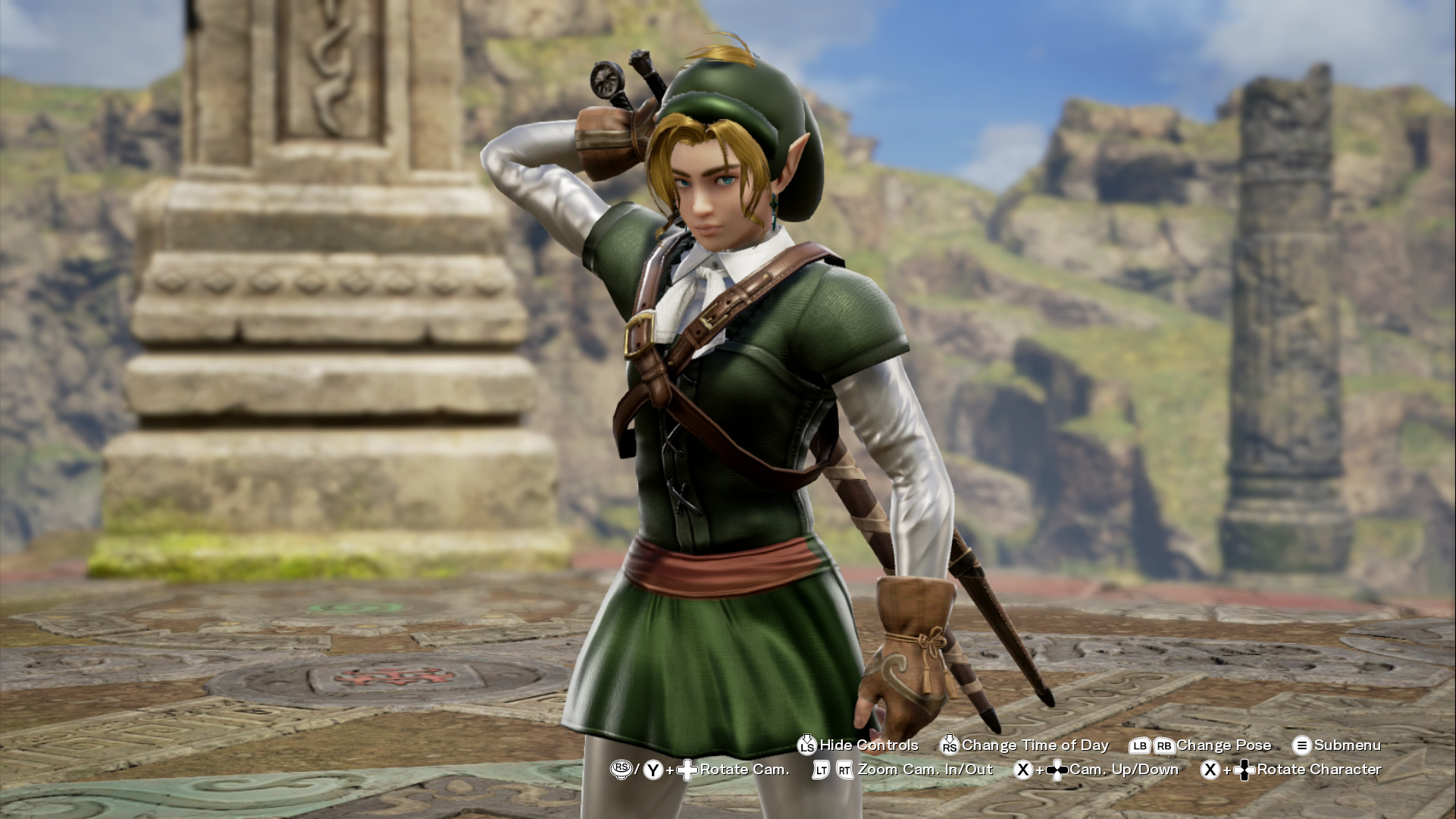Click the RS stick icon for Change Time of Day

tap(949, 745)
